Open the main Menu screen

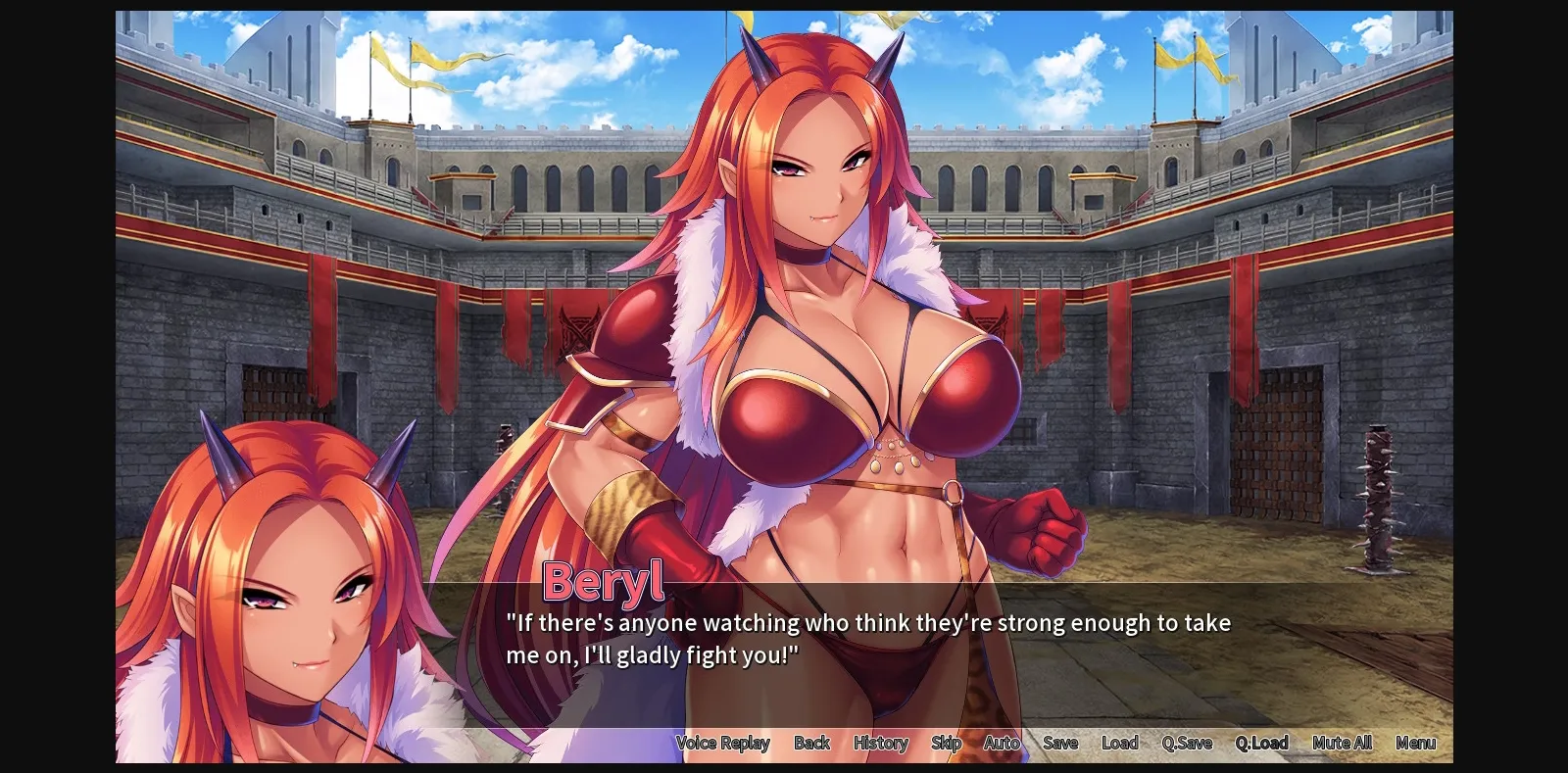[x=1415, y=743]
